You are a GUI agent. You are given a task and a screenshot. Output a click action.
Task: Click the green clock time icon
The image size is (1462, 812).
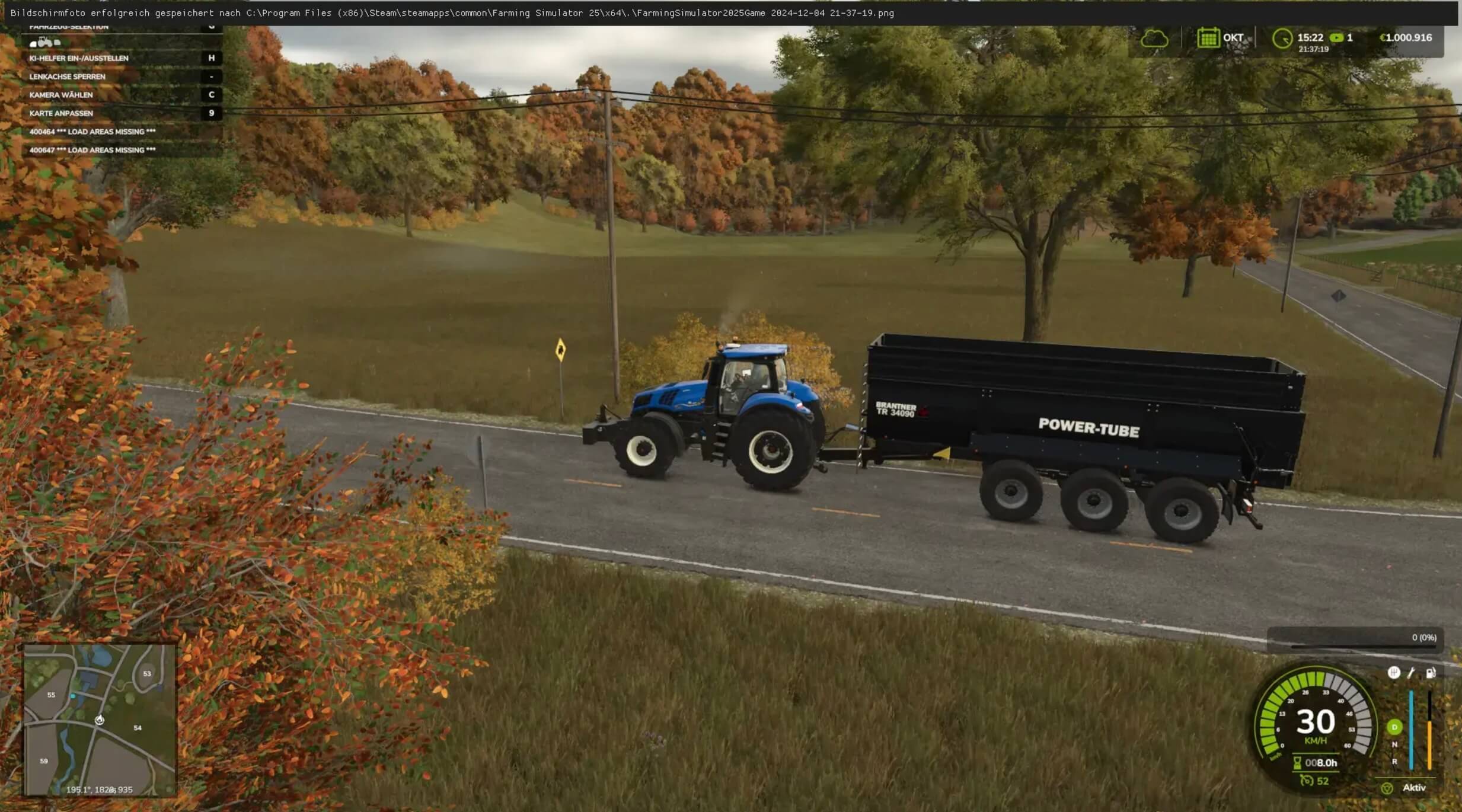(x=1282, y=39)
